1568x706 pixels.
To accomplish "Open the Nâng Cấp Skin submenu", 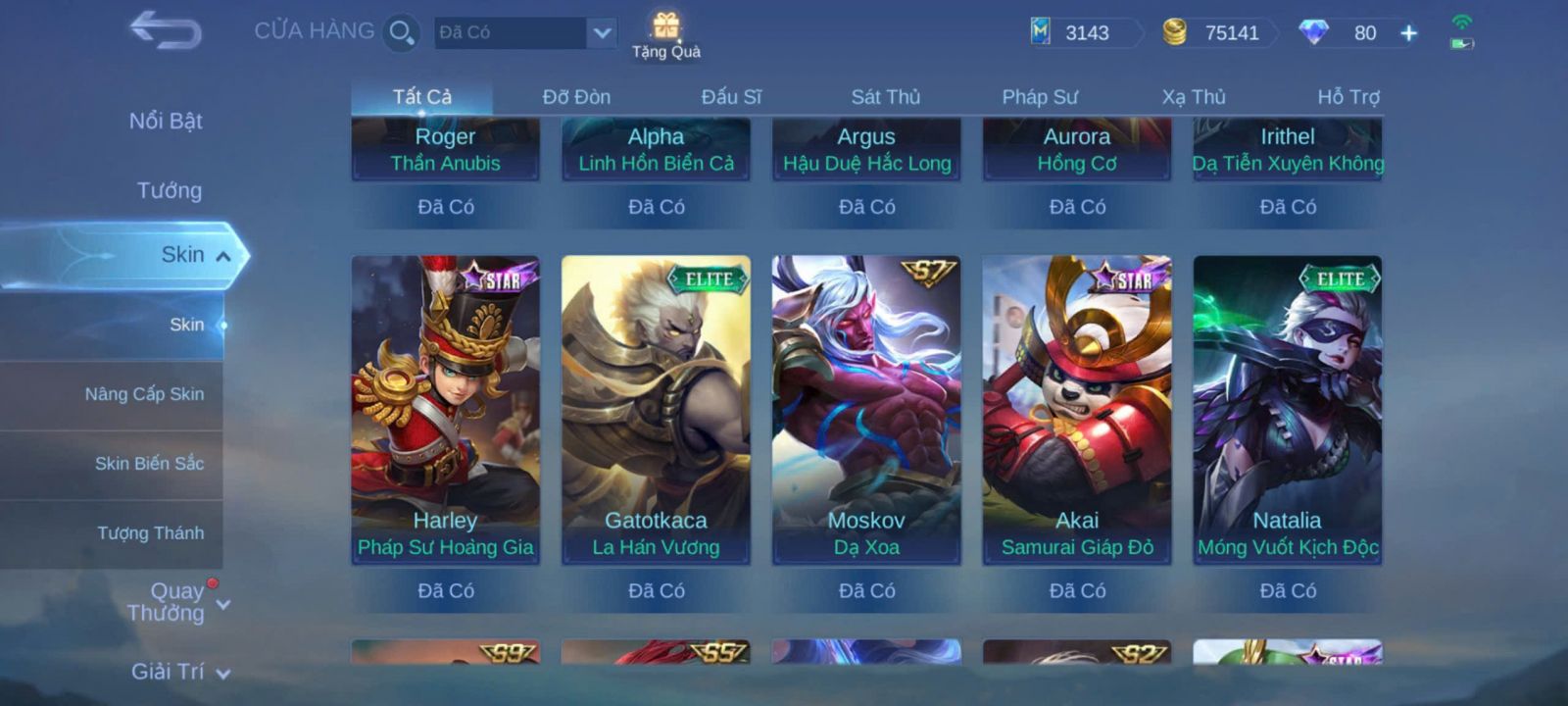I will tap(144, 394).
